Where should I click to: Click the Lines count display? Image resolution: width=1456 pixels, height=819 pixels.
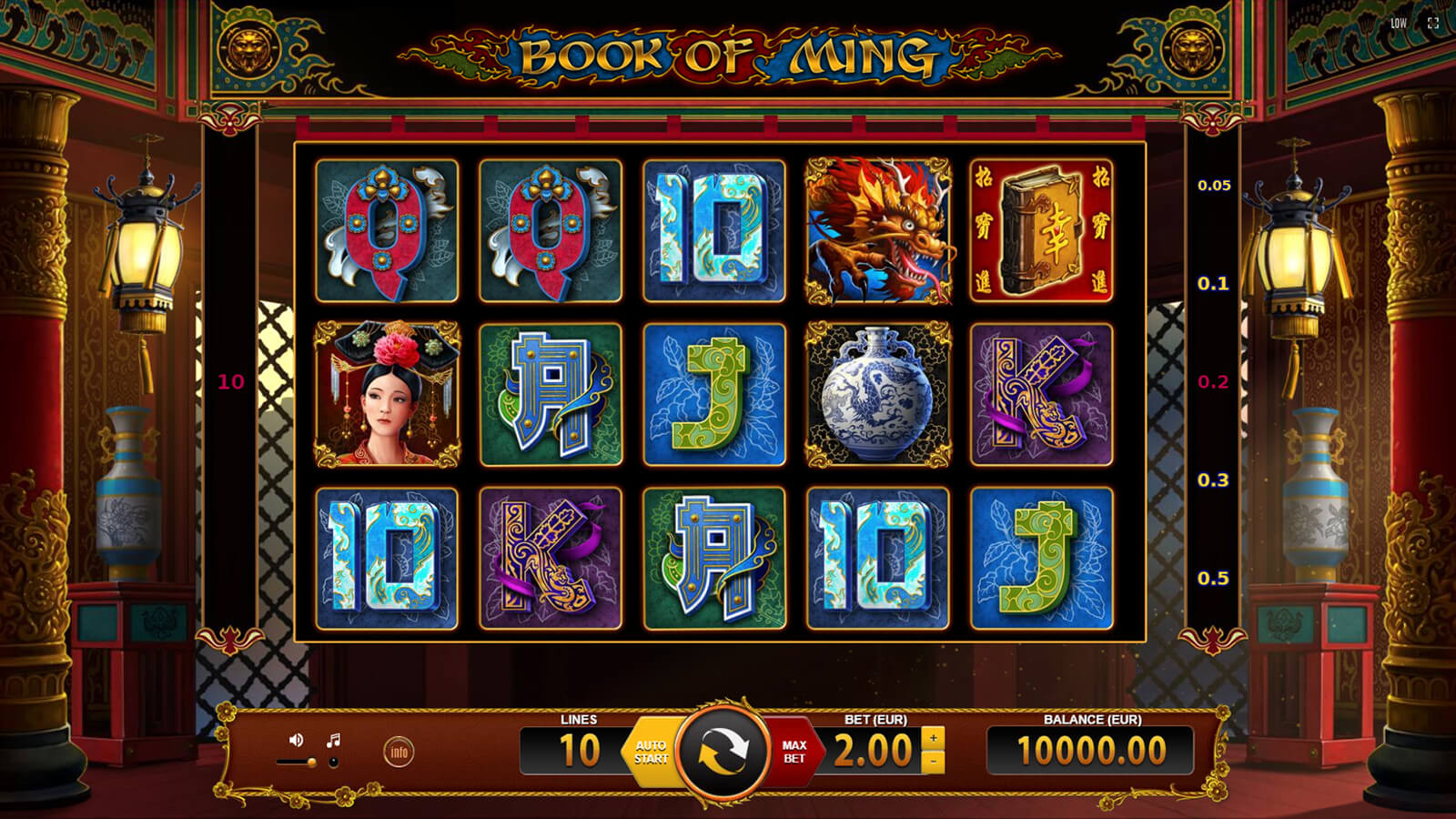579,751
